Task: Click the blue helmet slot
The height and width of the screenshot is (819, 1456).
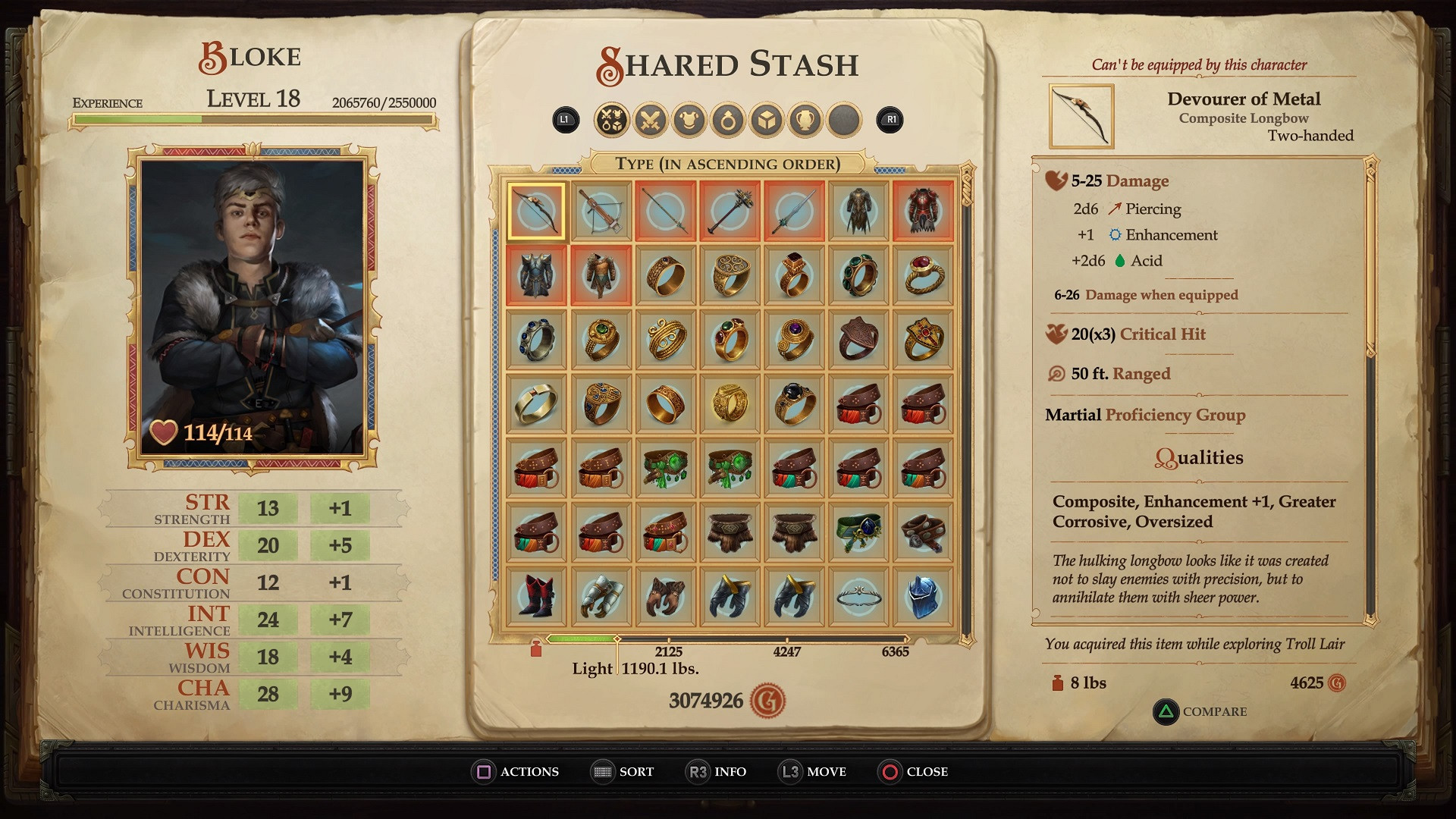Action: tap(923, 596)
